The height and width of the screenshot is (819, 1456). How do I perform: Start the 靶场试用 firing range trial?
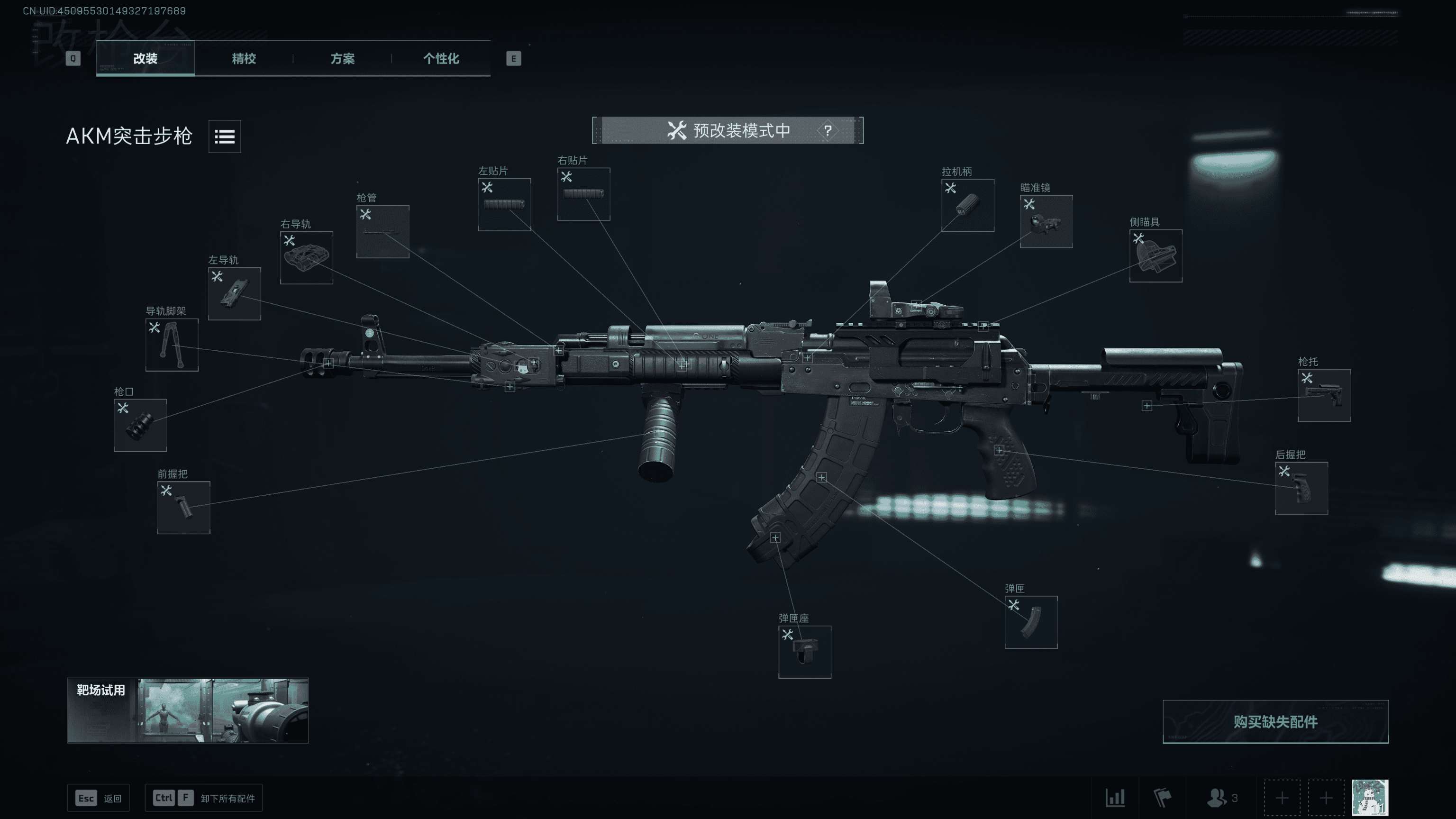point(188,710)
